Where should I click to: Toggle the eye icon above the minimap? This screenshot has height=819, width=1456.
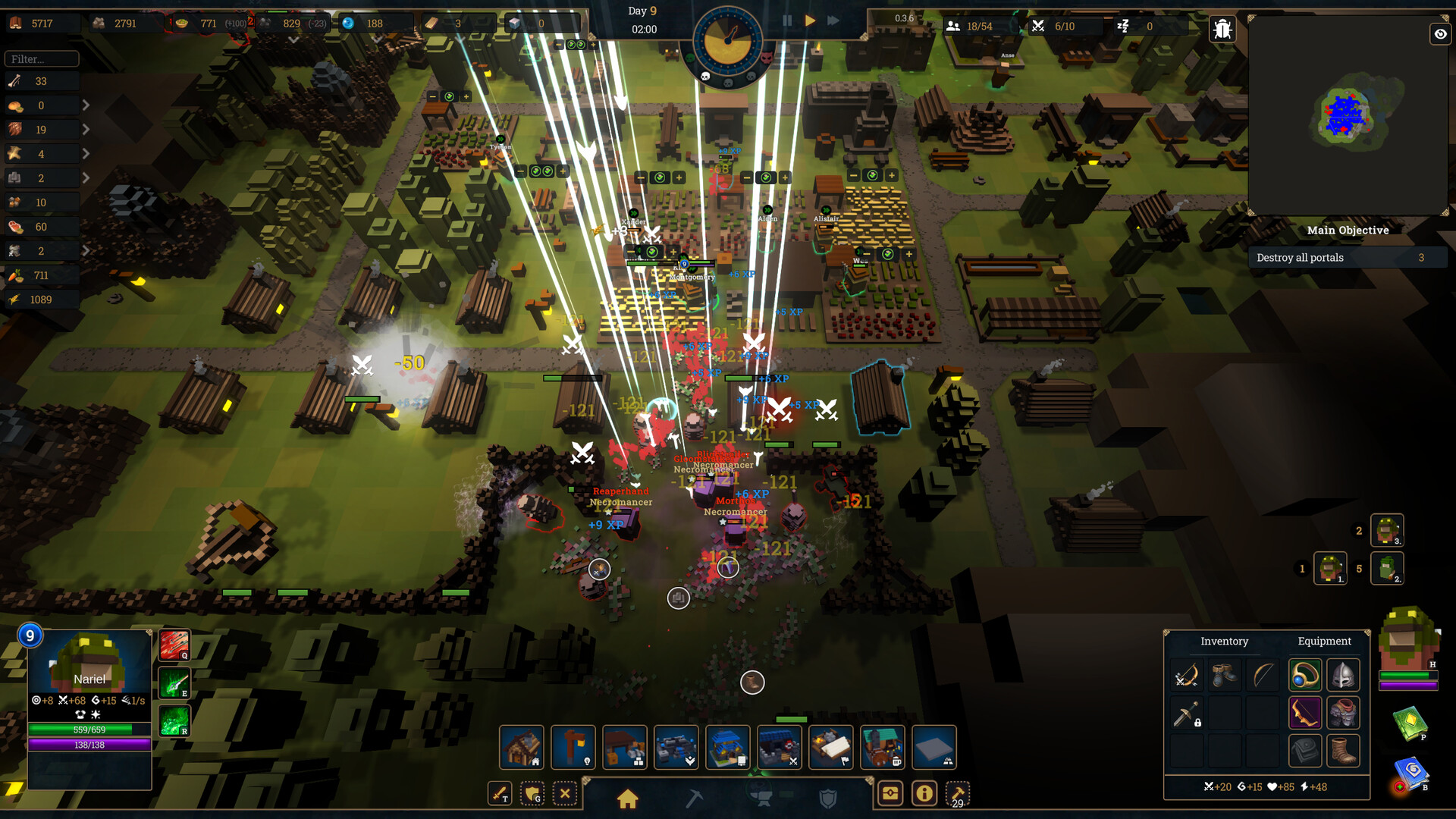click(1440, 34)
